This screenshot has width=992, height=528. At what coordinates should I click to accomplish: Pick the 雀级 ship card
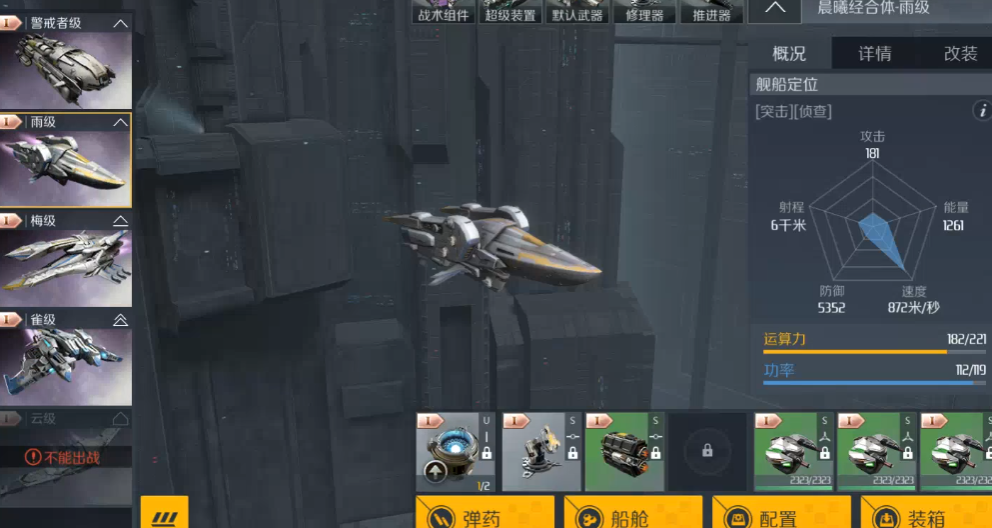(66, 357)
